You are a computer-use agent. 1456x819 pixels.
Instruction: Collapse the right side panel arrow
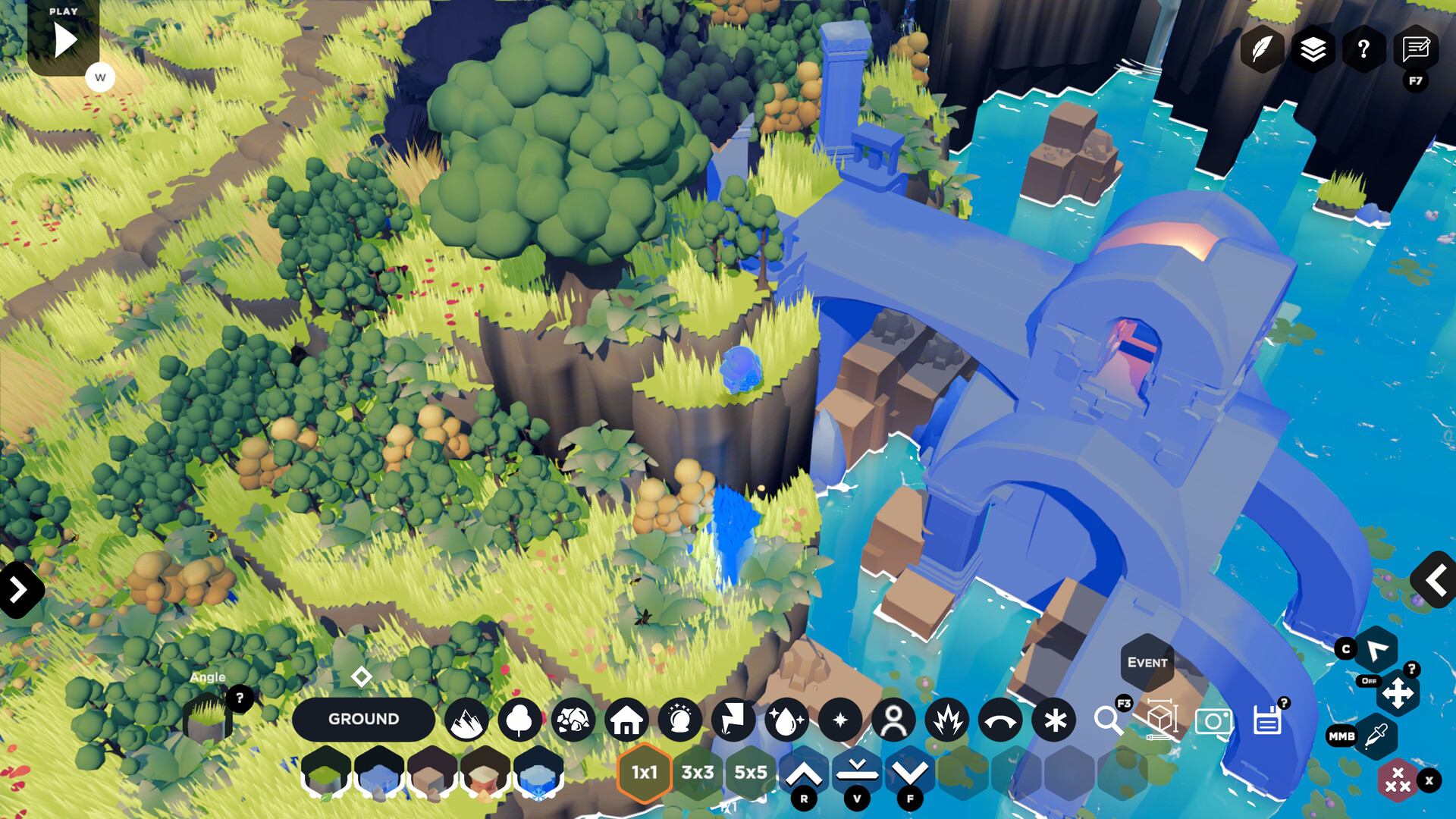click(1436, 580)
